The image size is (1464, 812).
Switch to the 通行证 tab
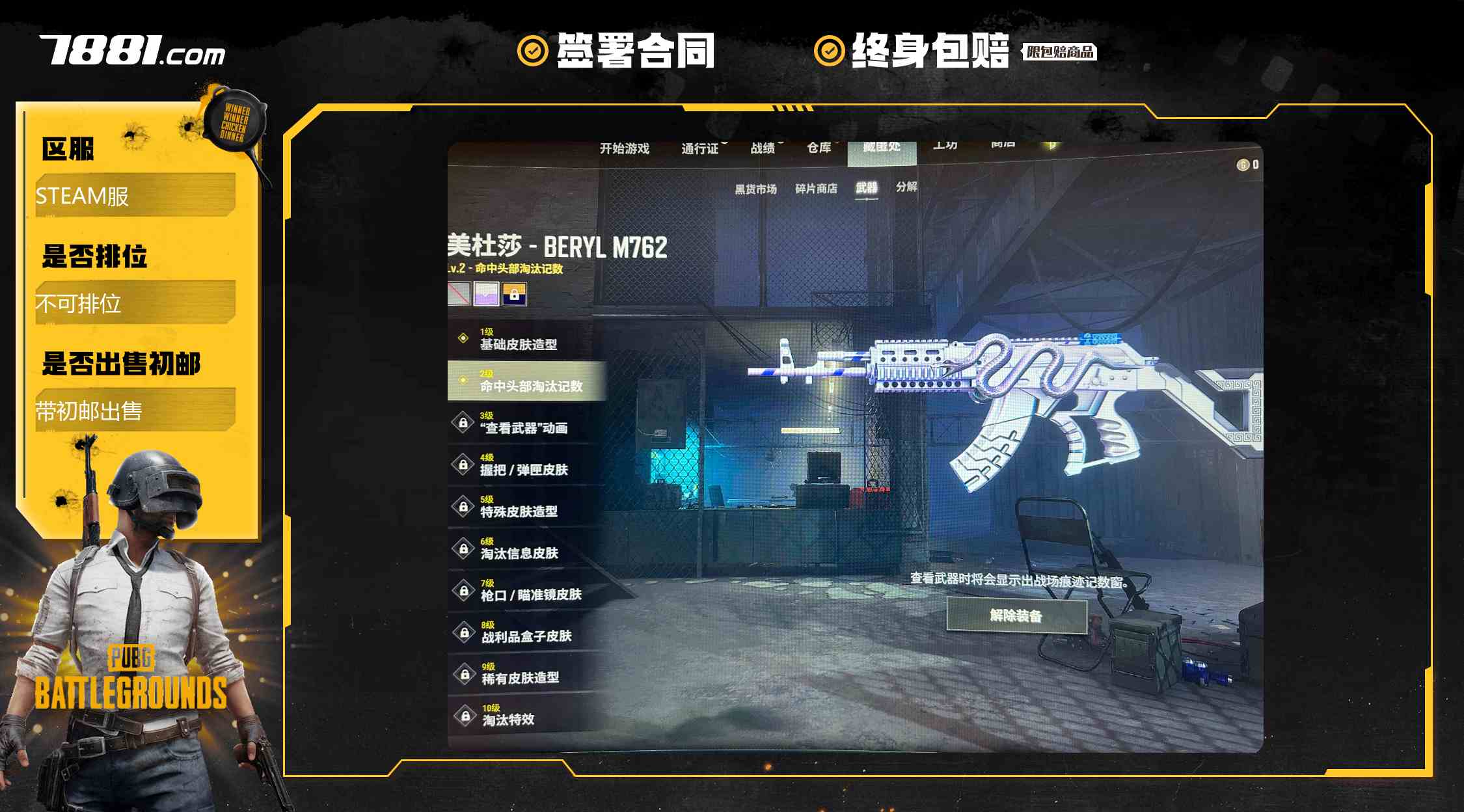(699, 149)
